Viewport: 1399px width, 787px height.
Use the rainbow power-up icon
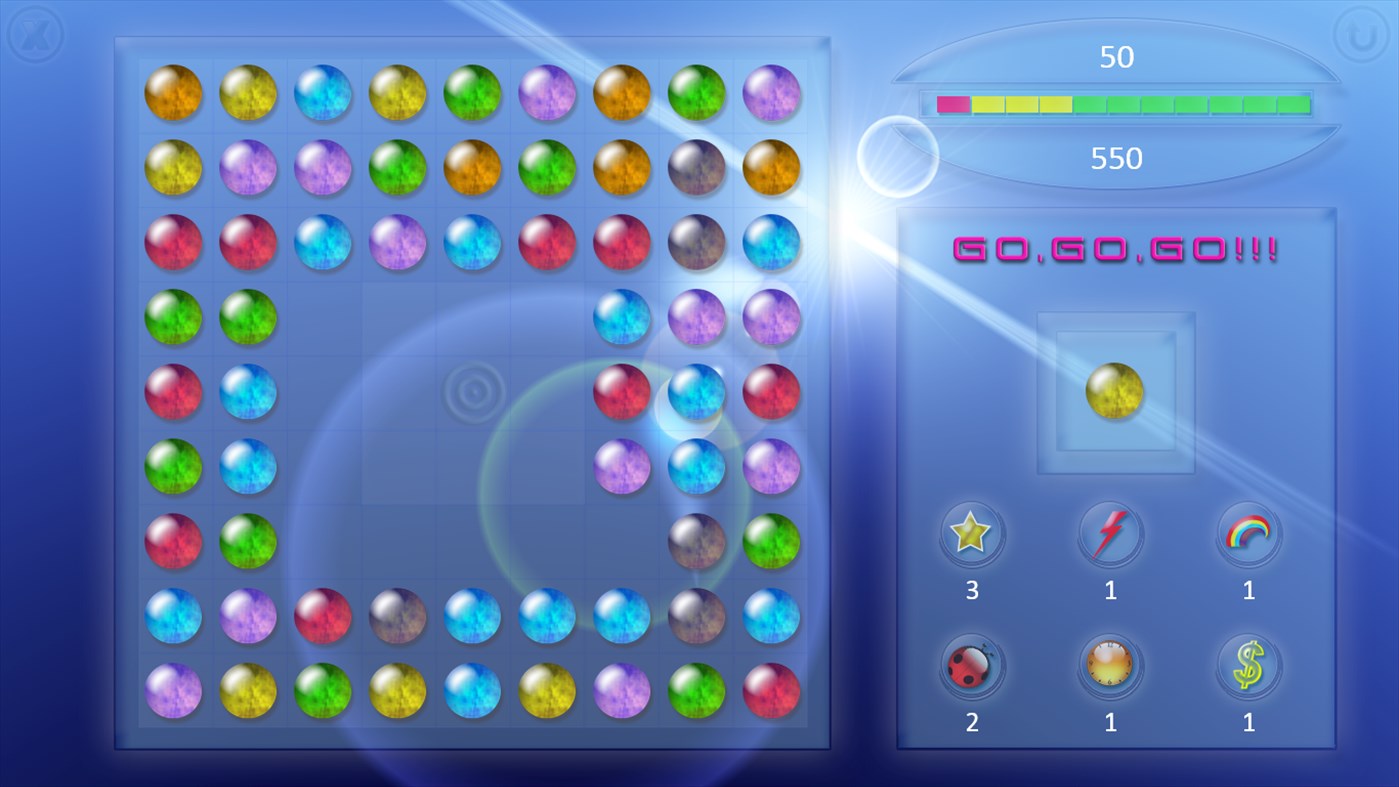pos(1248,534)
